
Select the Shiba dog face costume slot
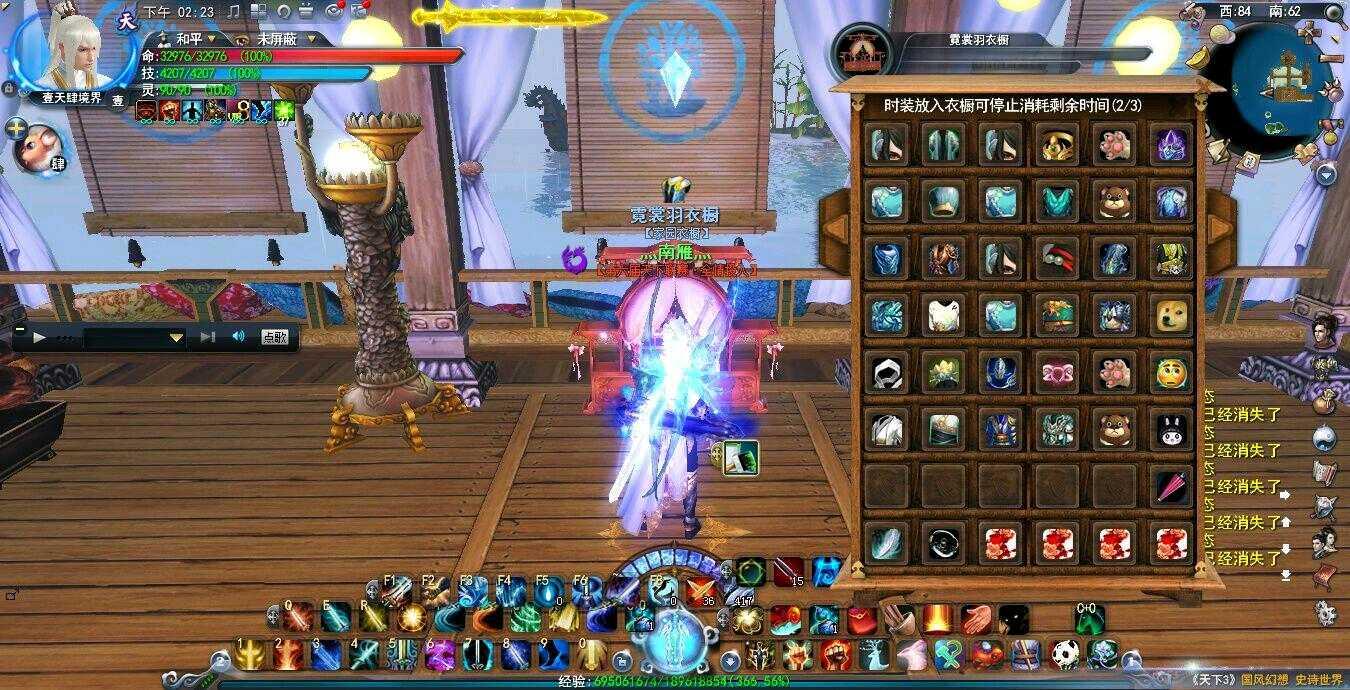click(x=1172, y=315)
